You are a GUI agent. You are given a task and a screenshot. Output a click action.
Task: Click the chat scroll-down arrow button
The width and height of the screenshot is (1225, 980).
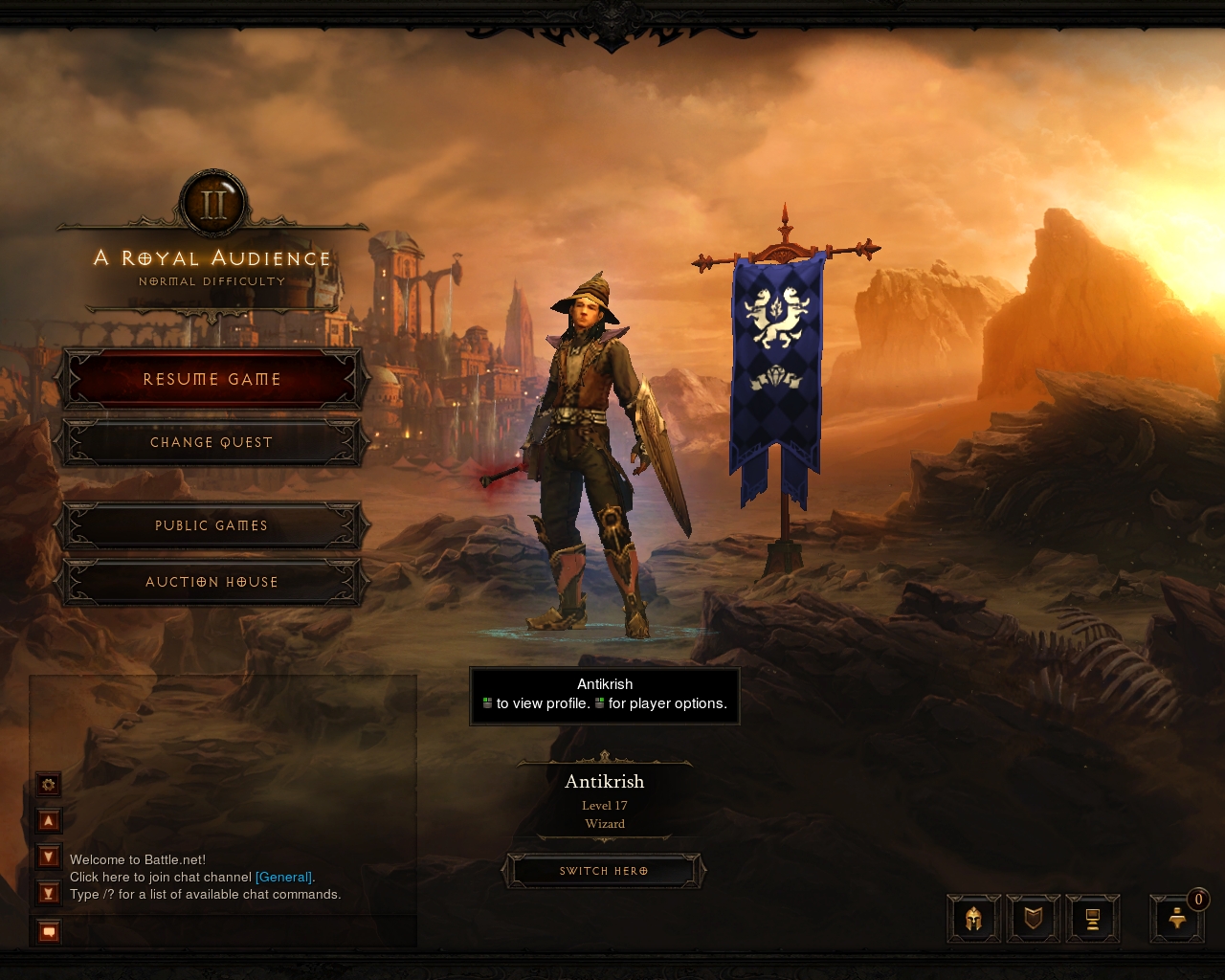point(49,857)
